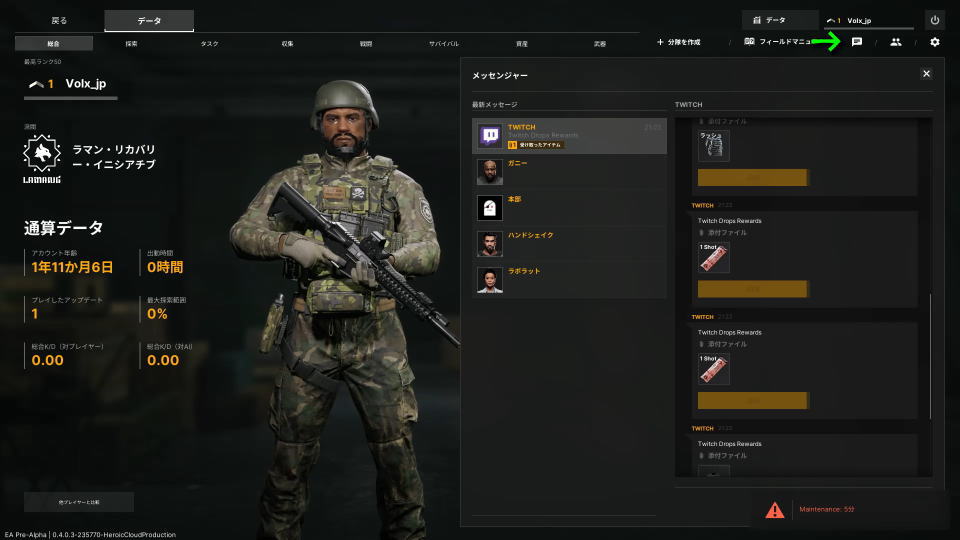Viewport: 960px width, 540px height.
Task: Select the TWITCH message conversation
Action: coord(569,136)
